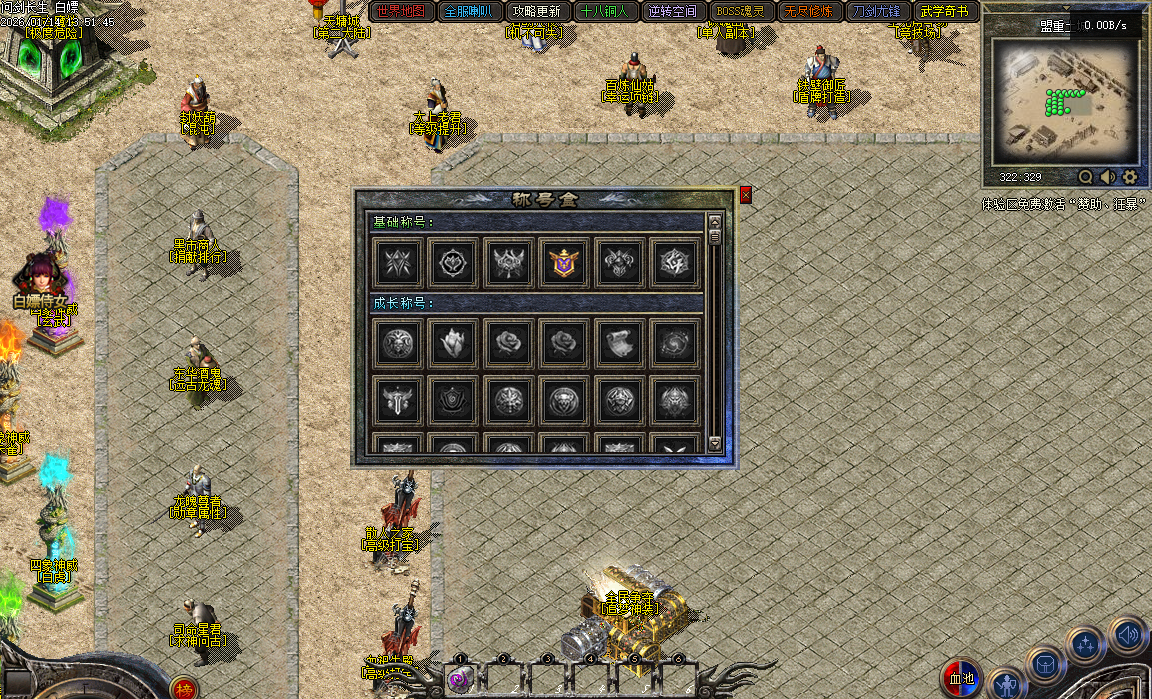Select the gold shield crown title icon
The image size is (1152, 699).
563,262
